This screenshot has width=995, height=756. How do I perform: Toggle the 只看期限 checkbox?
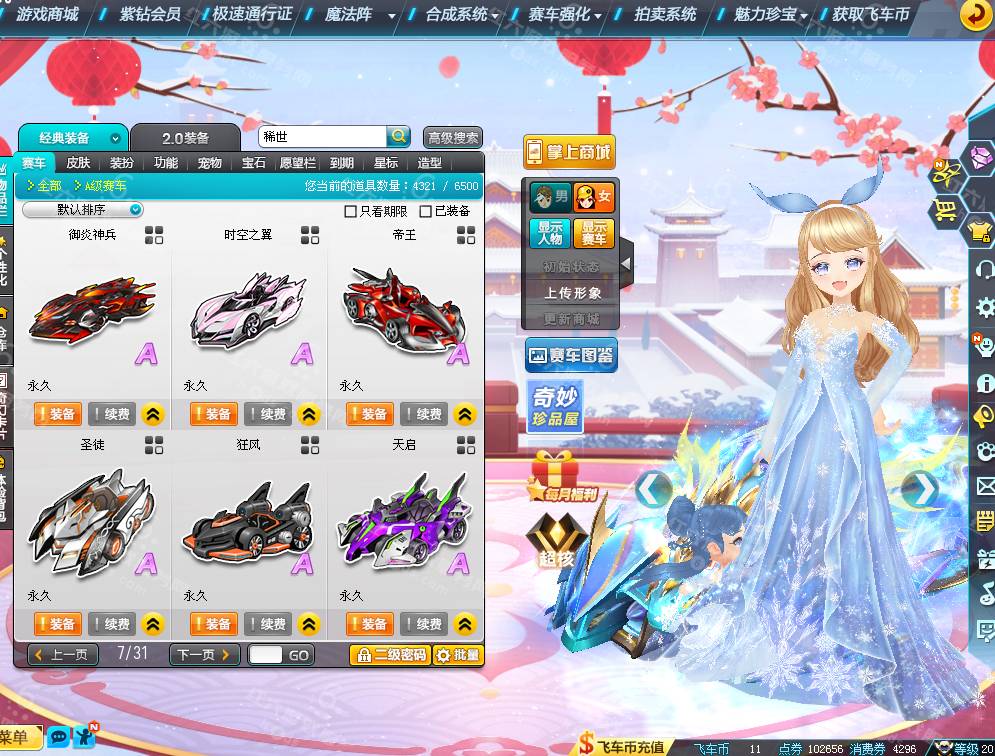coord(350,211)
